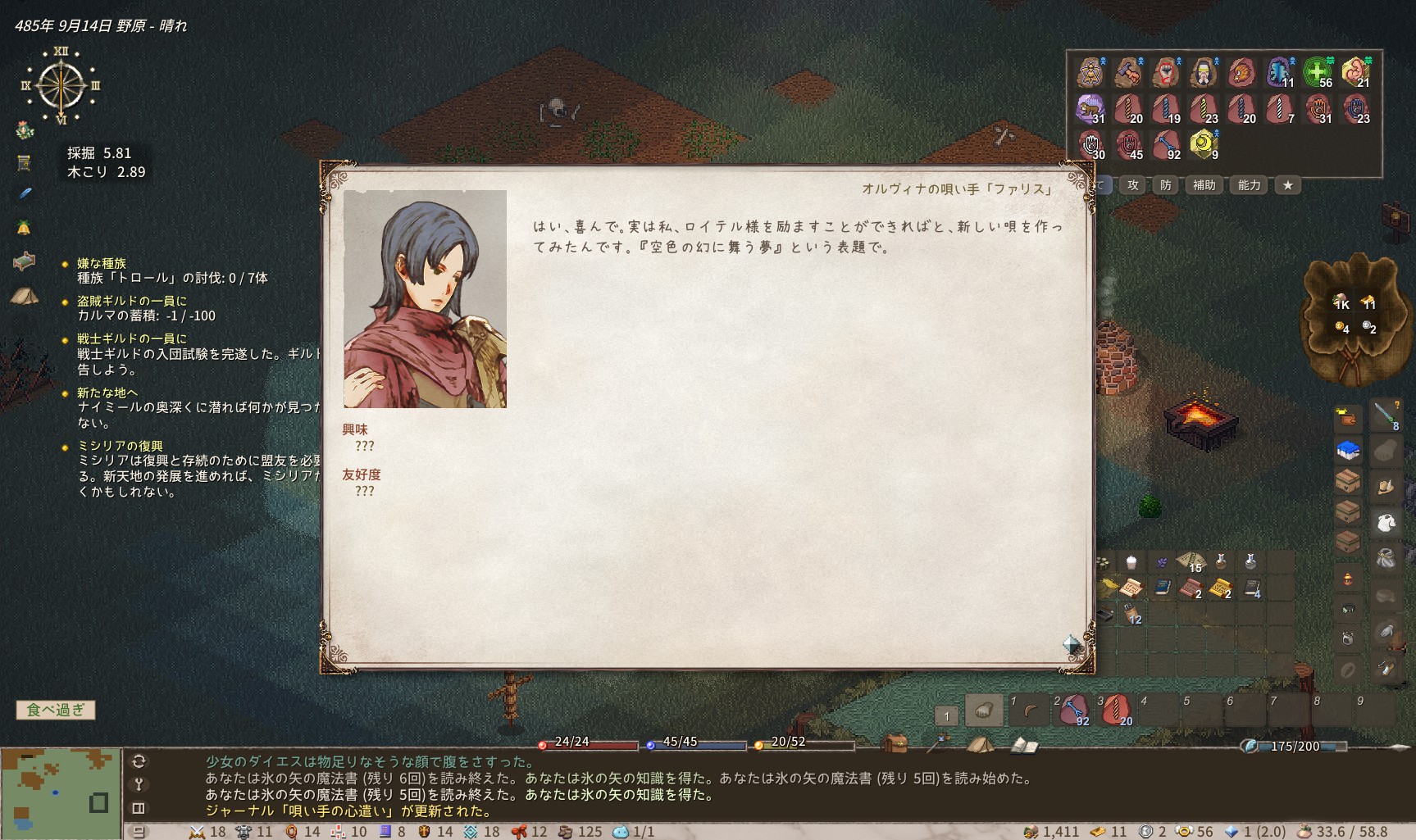
Task: Select the equipped sword slot
Action: tap(1385, 415)
